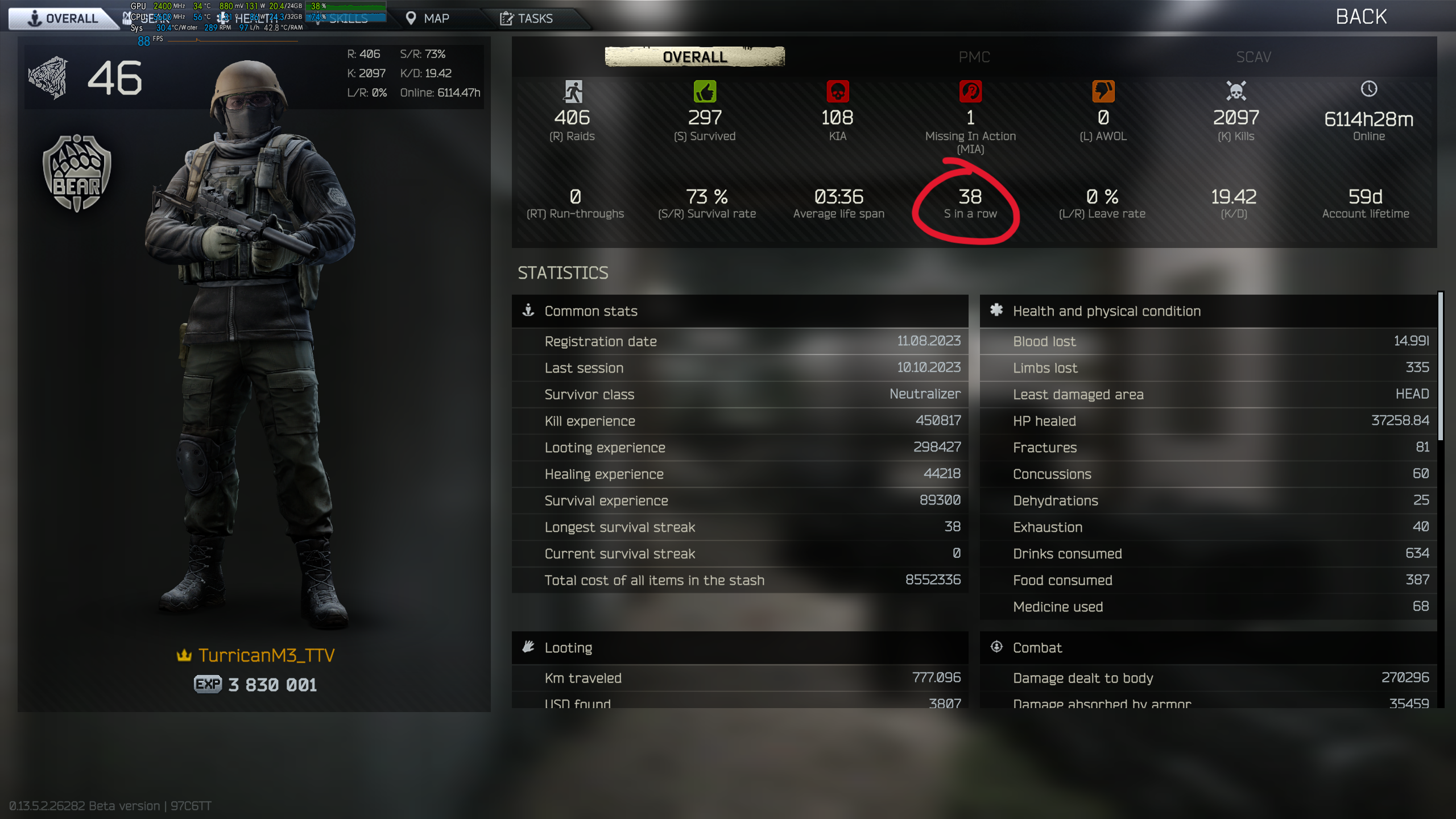The image size is (1456, 819).
Task: Select the BEAR faction emblem
Action: pyautogui.click(x=76, y=173)
